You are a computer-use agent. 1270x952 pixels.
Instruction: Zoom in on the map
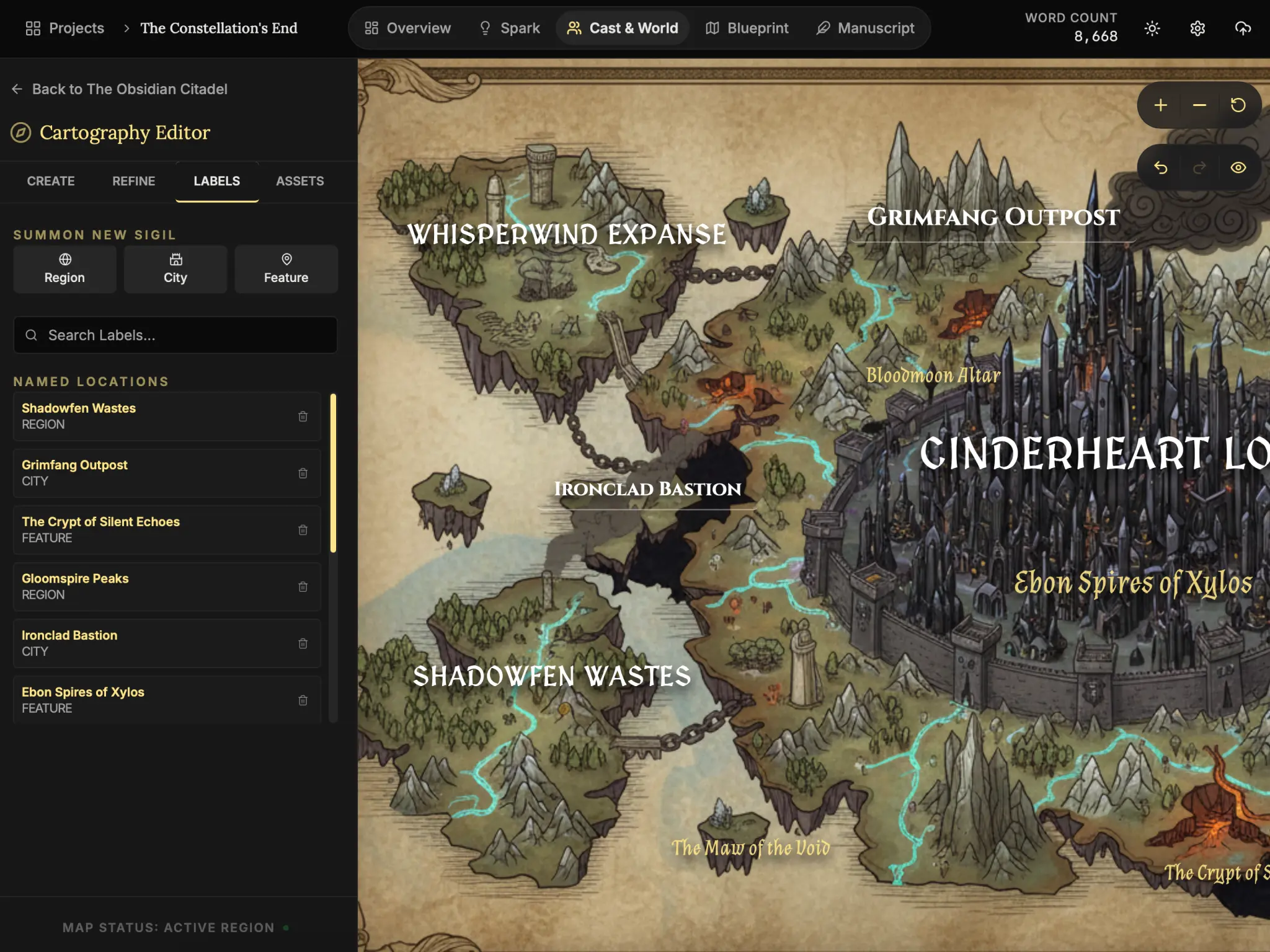click(x=1160, y=105)
